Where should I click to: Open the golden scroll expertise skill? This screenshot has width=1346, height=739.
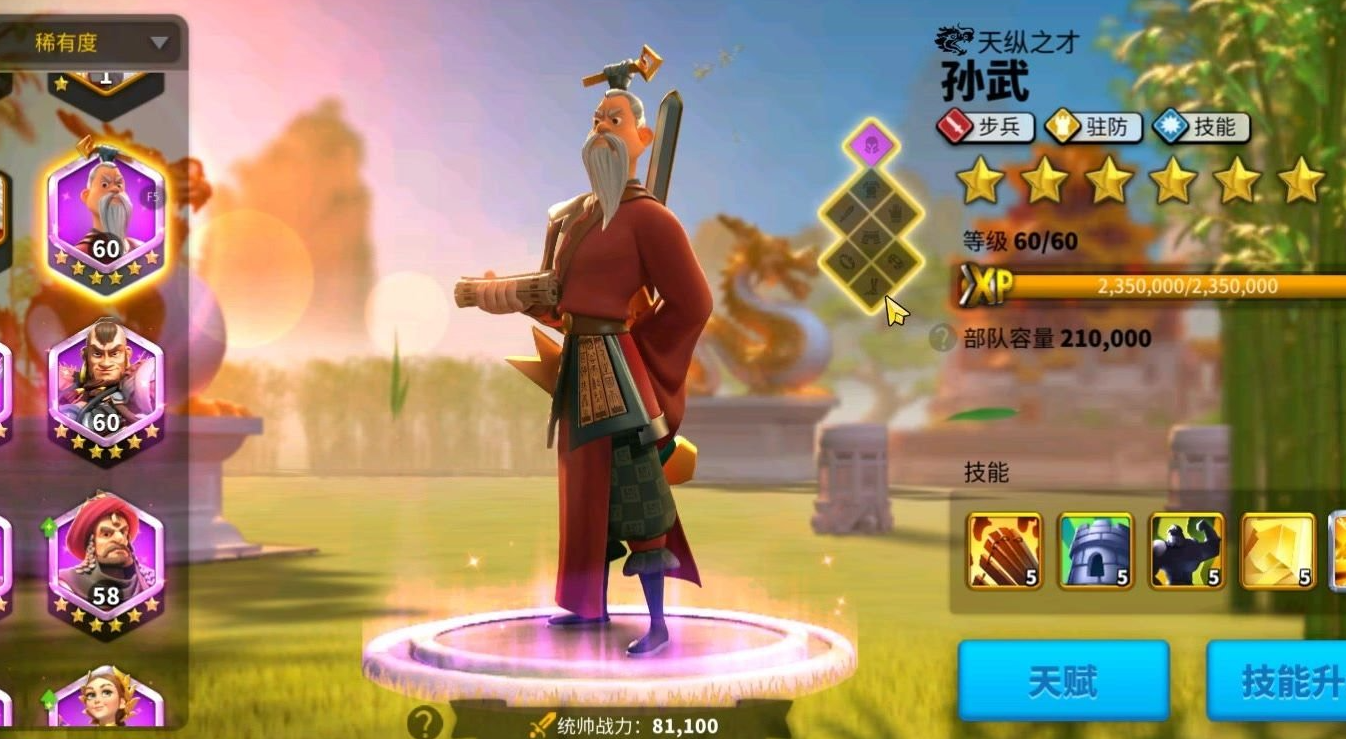(x=1279, y=551)
